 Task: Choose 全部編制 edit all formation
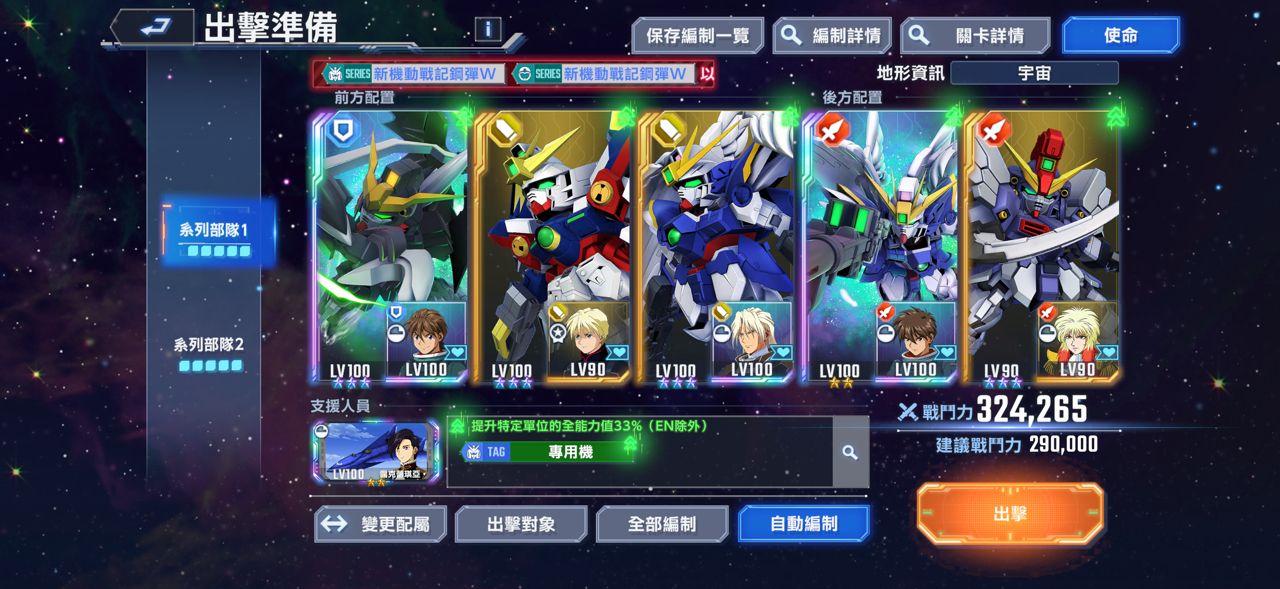click(662, 523)
